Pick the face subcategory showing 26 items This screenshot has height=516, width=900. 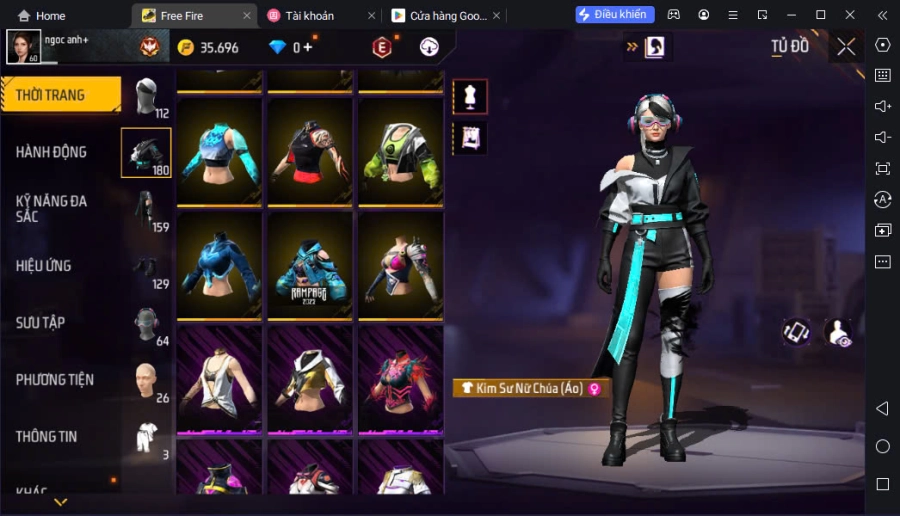coord(147,381)
